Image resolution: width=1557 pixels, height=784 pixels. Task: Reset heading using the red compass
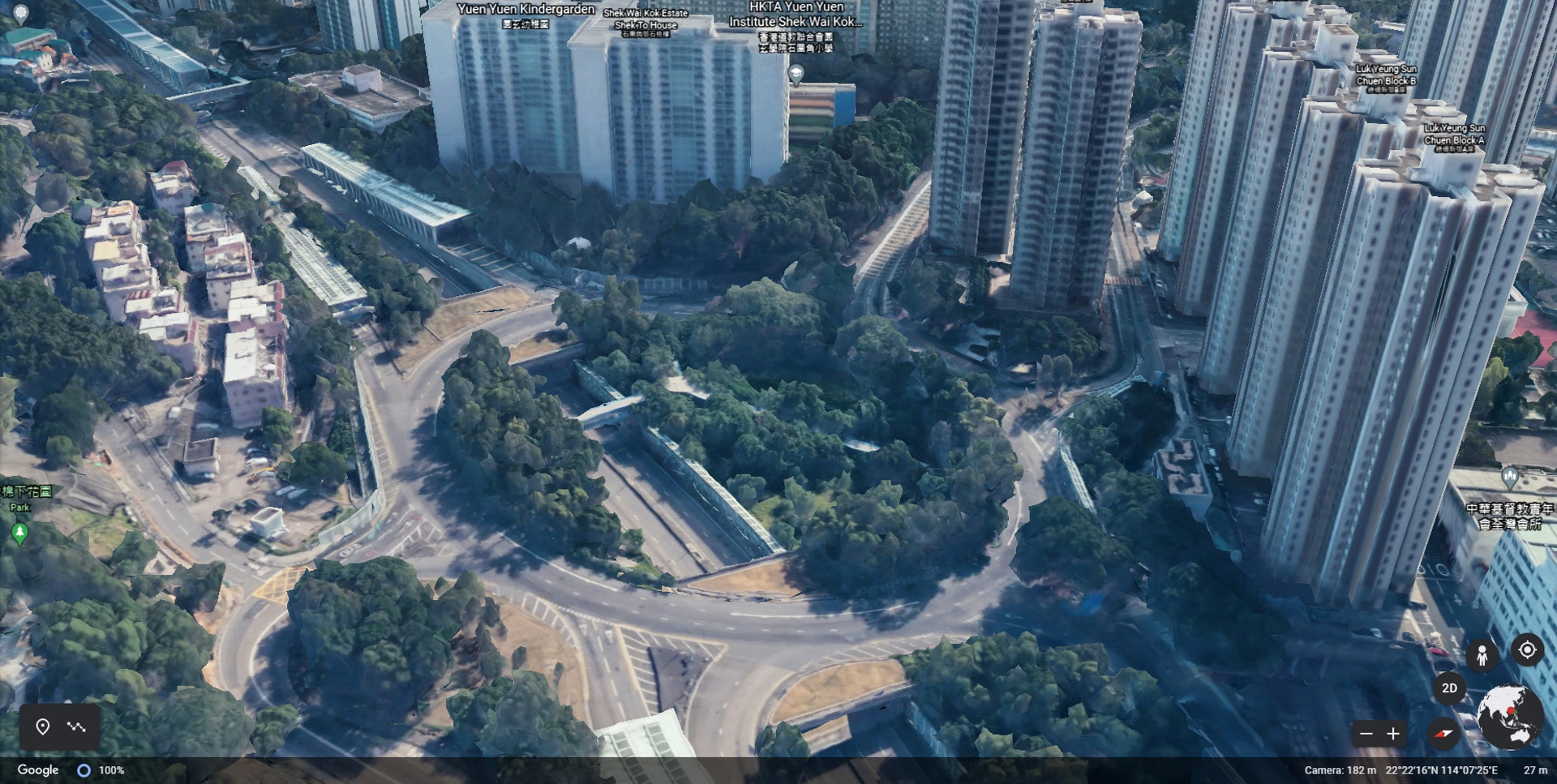pyautogui.click(x=1443, y=735)
